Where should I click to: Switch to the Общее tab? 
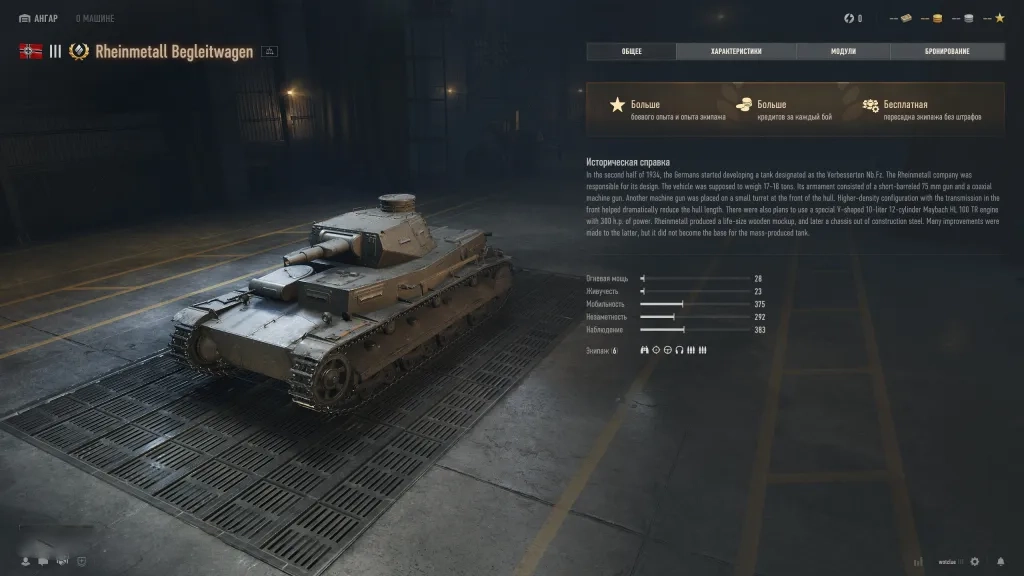[x=631, y=51]
